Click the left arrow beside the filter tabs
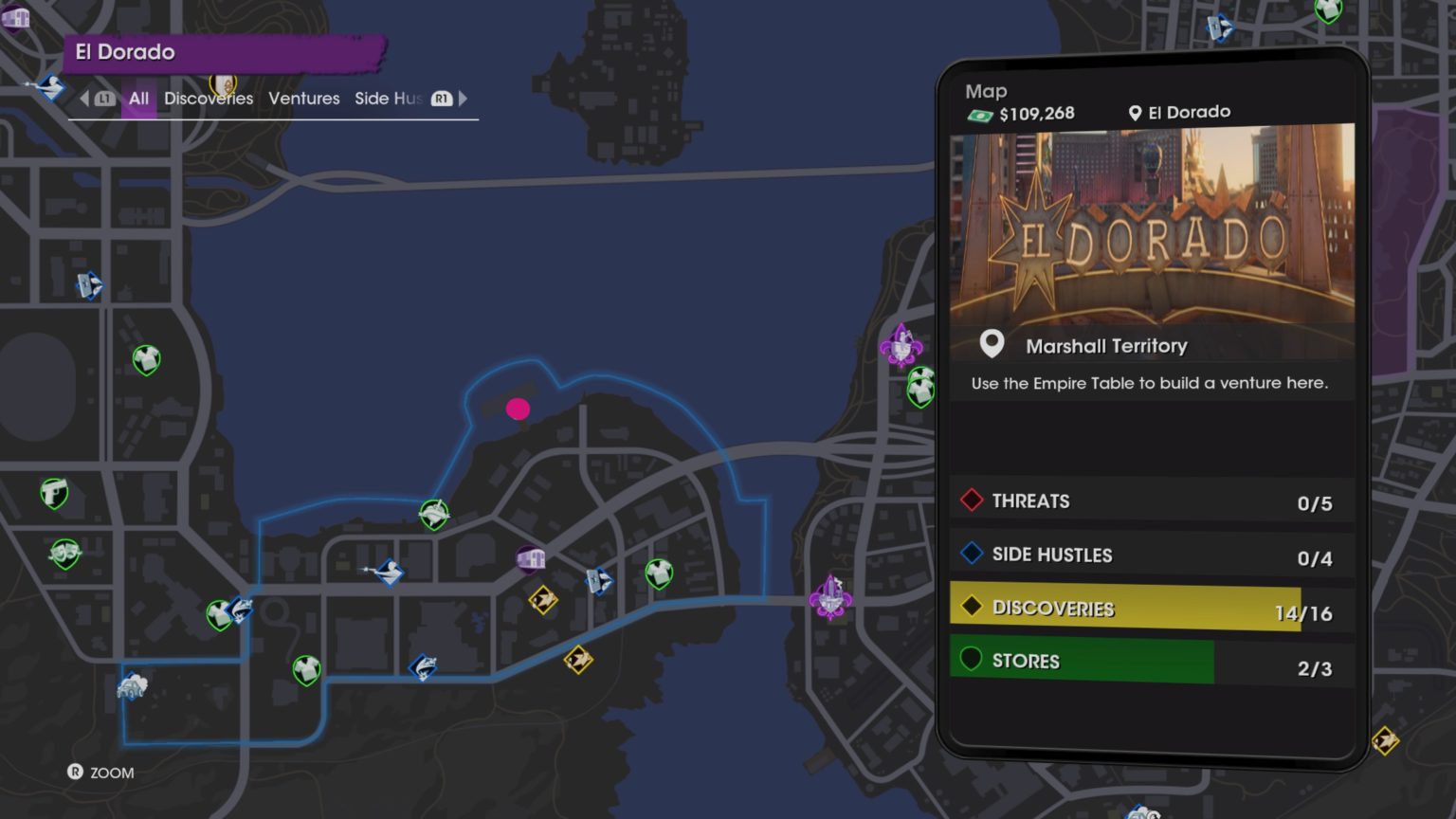The width and height of the screenshot is (1456, 819). coord(83,99)
